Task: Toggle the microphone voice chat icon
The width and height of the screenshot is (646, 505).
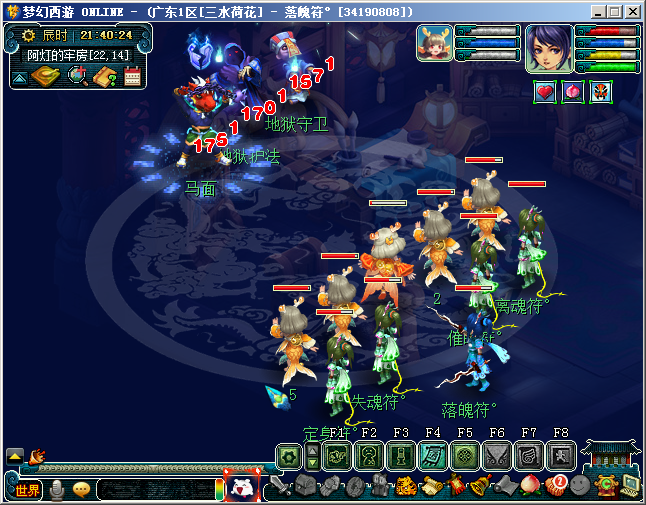Action: click(58, 489)
